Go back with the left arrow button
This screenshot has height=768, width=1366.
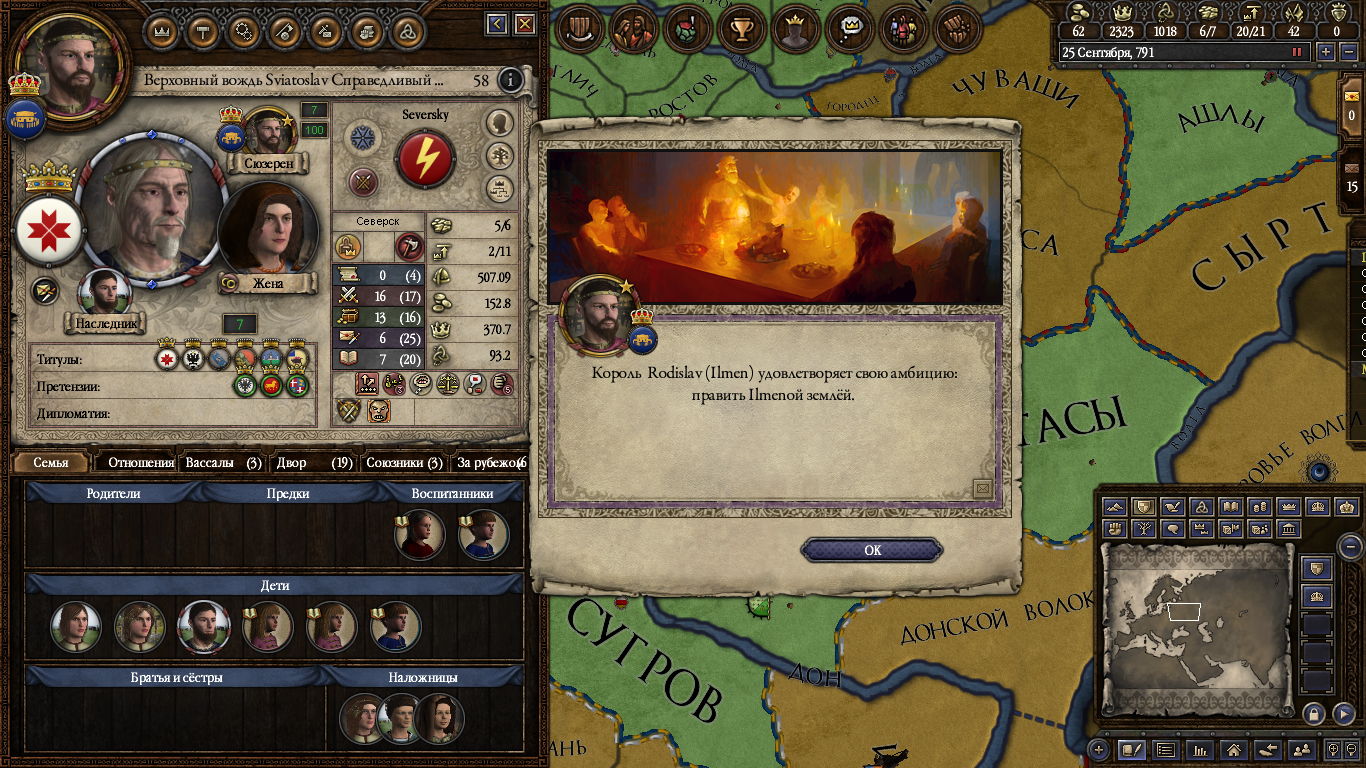point(496,24)
